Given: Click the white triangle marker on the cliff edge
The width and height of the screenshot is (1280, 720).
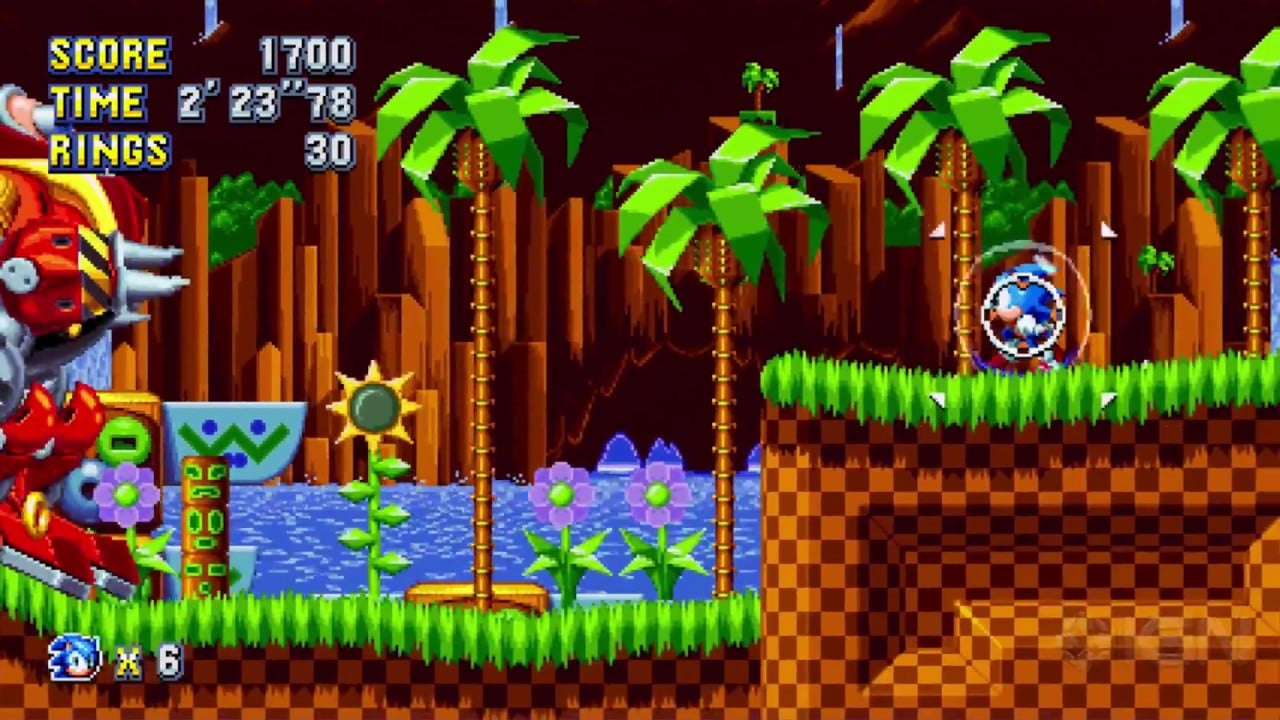Looking at the screenshot, I should 937,398.
